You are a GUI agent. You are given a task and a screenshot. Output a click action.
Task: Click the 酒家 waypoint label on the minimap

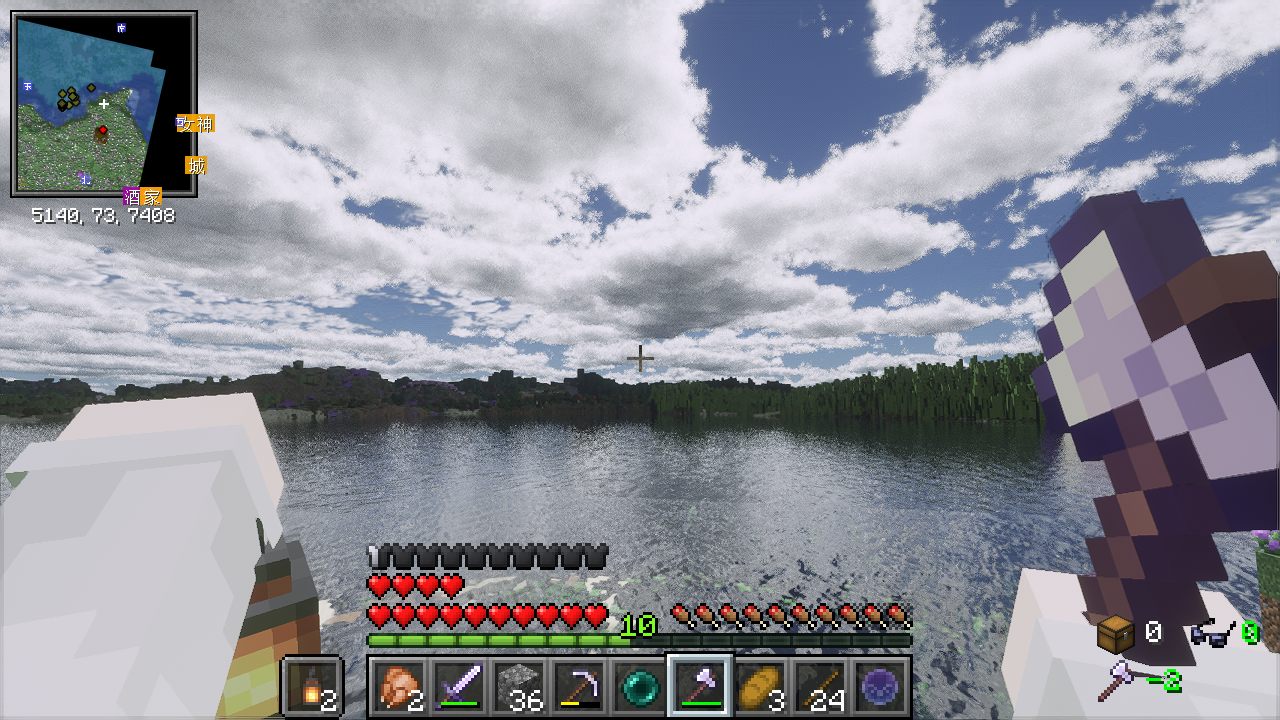click(142, 197)
